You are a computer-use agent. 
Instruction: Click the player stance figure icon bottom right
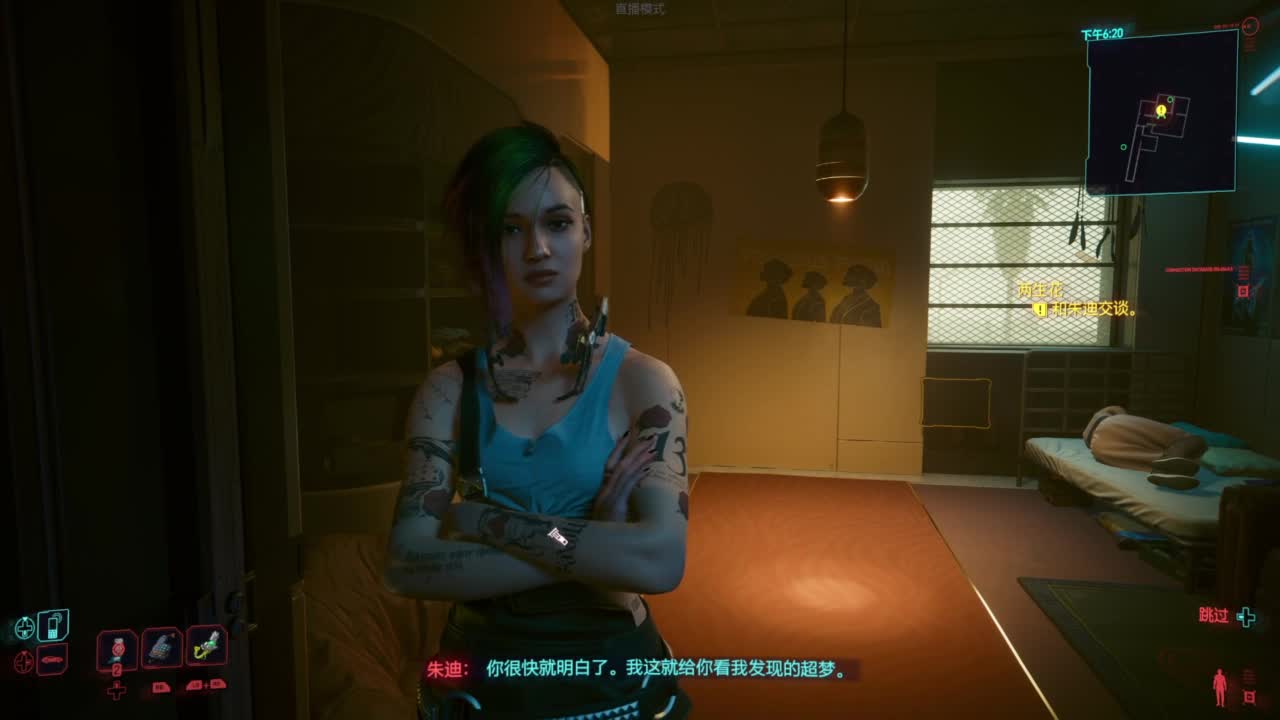pyautogui.click(x=1220, y=687)
